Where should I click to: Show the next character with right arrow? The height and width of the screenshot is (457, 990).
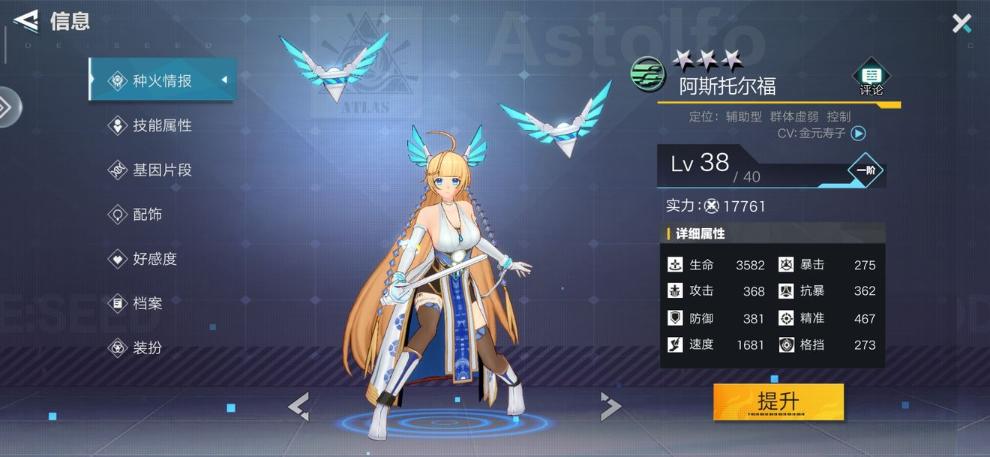(610, 405)
